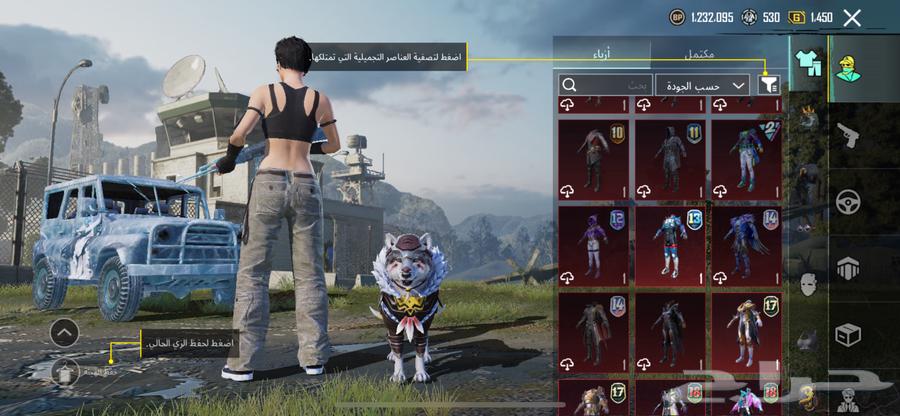900x416 pixels.
Task: Close the inventory screen with the X
Action: point(852,18)
